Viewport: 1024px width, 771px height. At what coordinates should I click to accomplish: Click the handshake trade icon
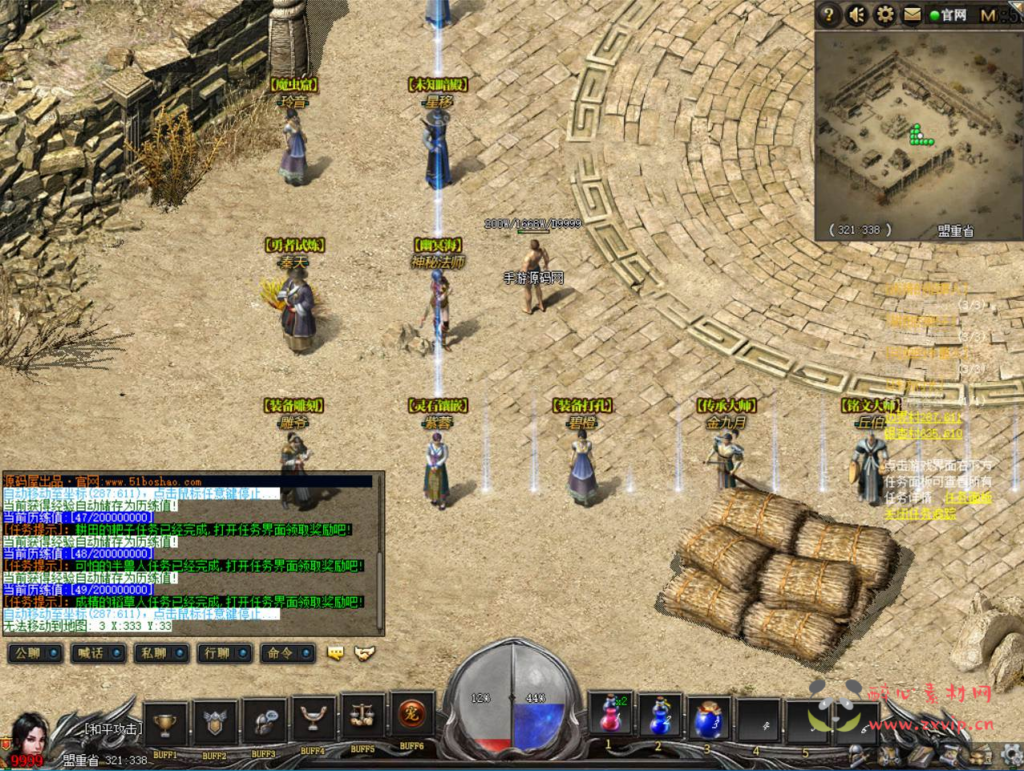point(365,653)
